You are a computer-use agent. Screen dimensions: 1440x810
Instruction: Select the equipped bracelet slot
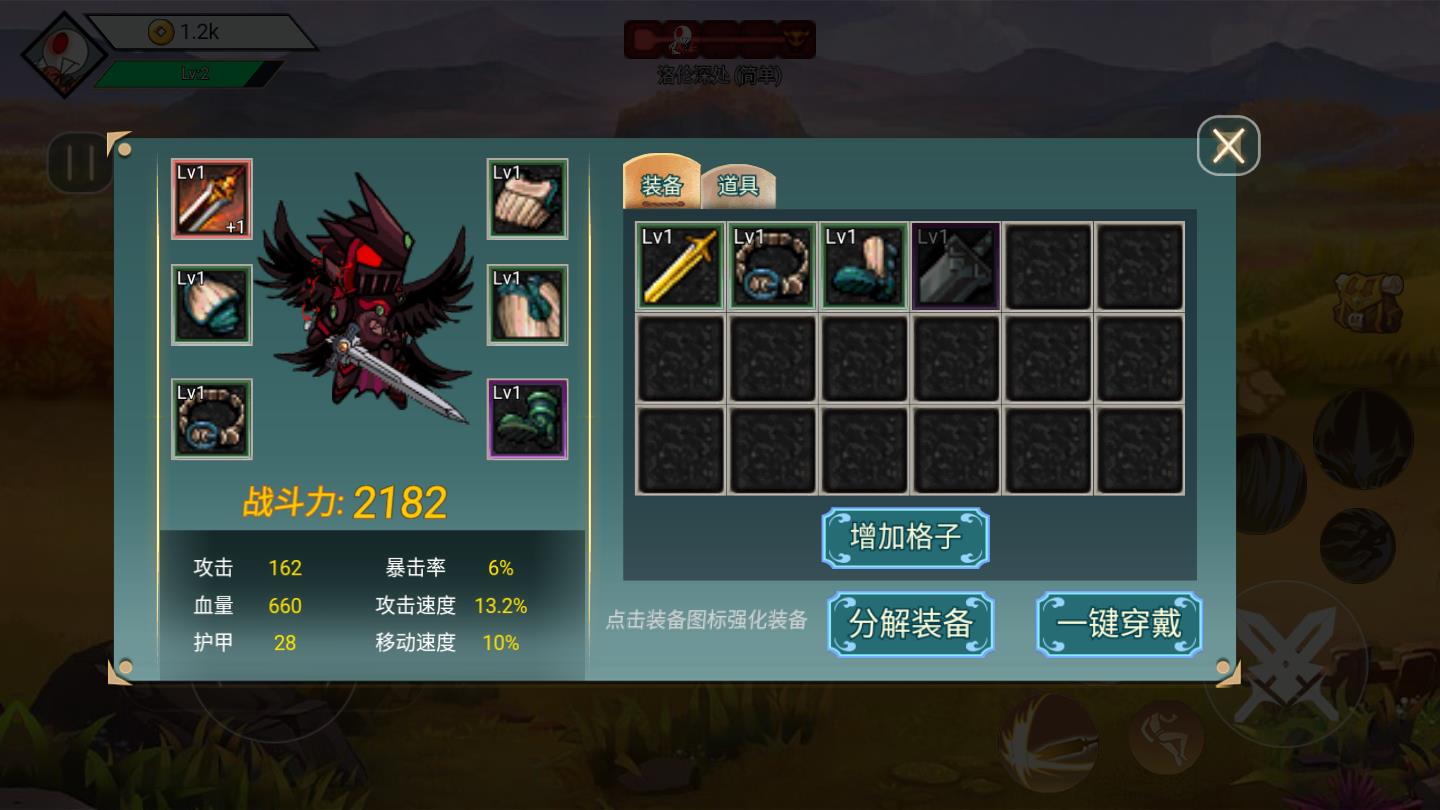212,419
